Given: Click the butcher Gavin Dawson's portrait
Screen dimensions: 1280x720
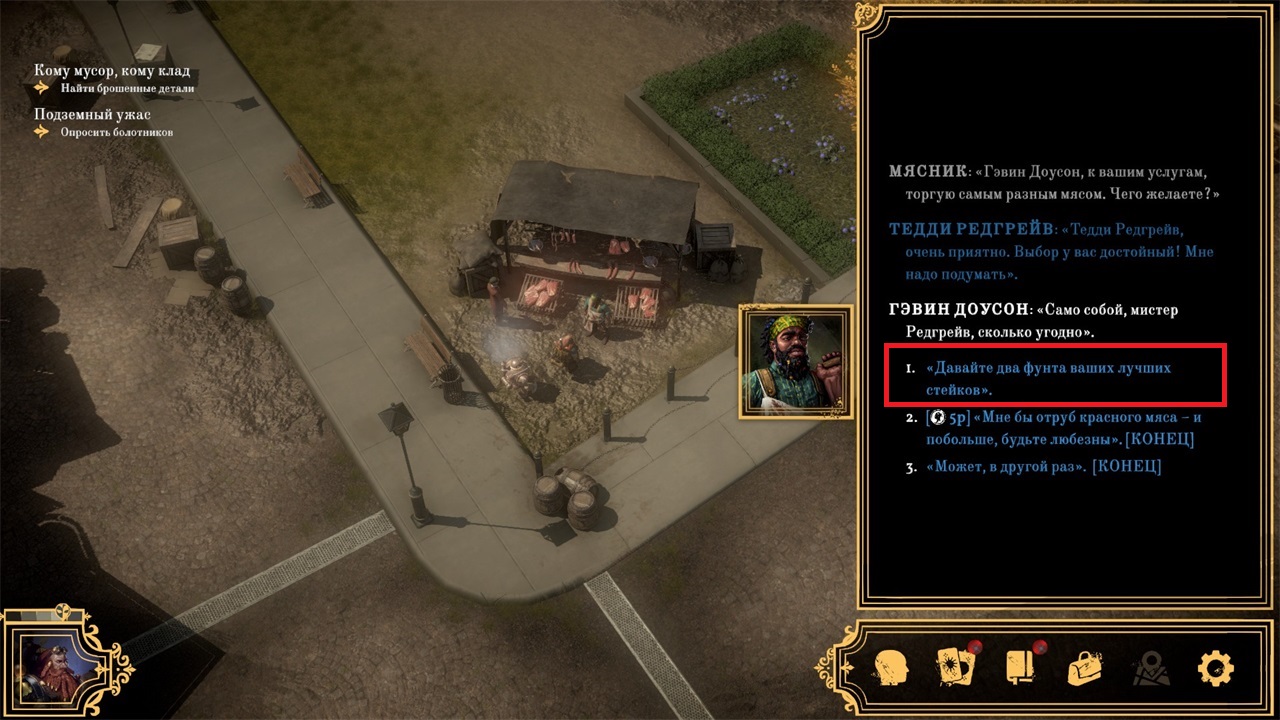Looking at the screenshot, I should point(796,361).
